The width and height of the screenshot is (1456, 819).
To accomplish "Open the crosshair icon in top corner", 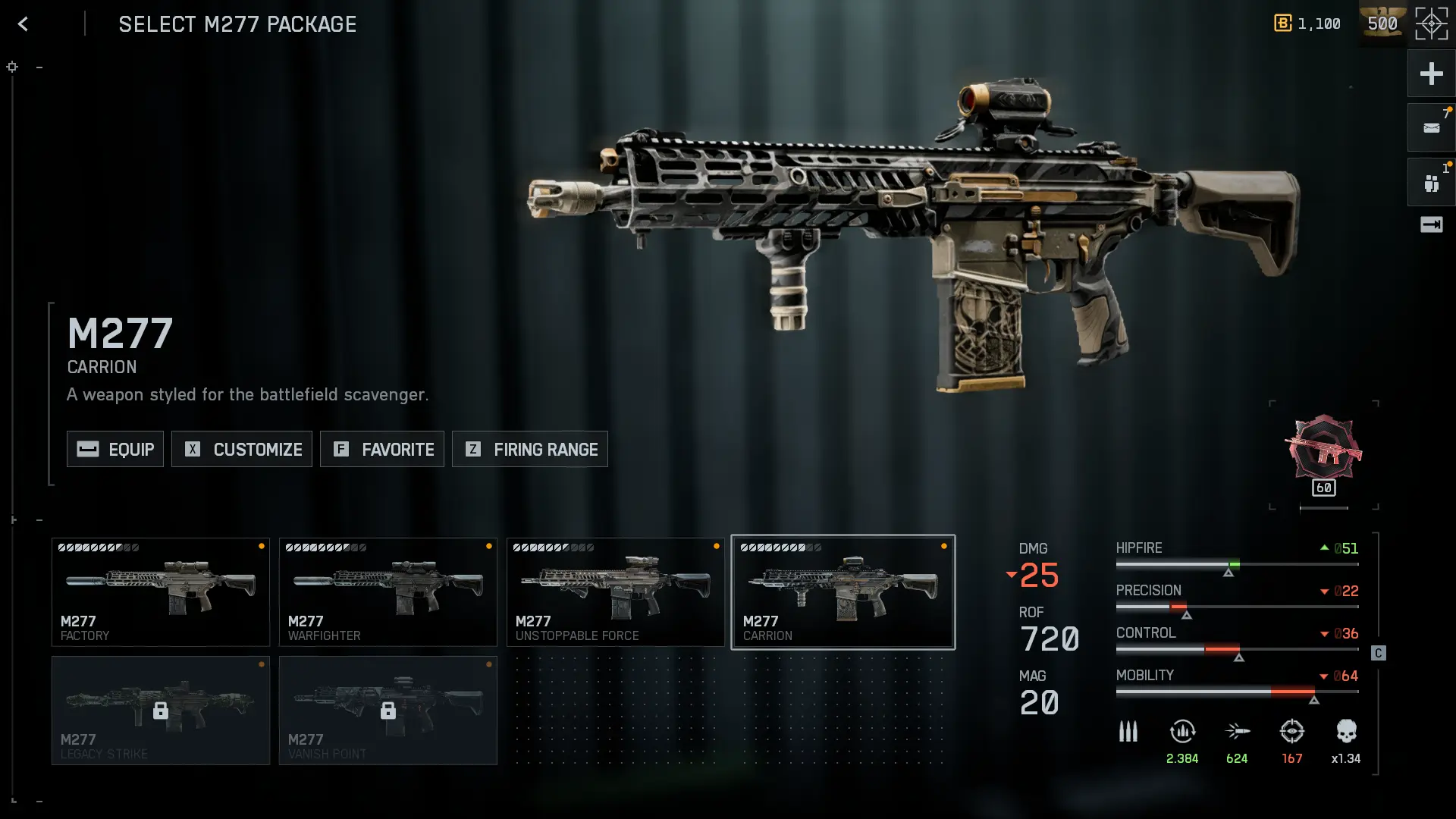I will [x=1431, y=24].
